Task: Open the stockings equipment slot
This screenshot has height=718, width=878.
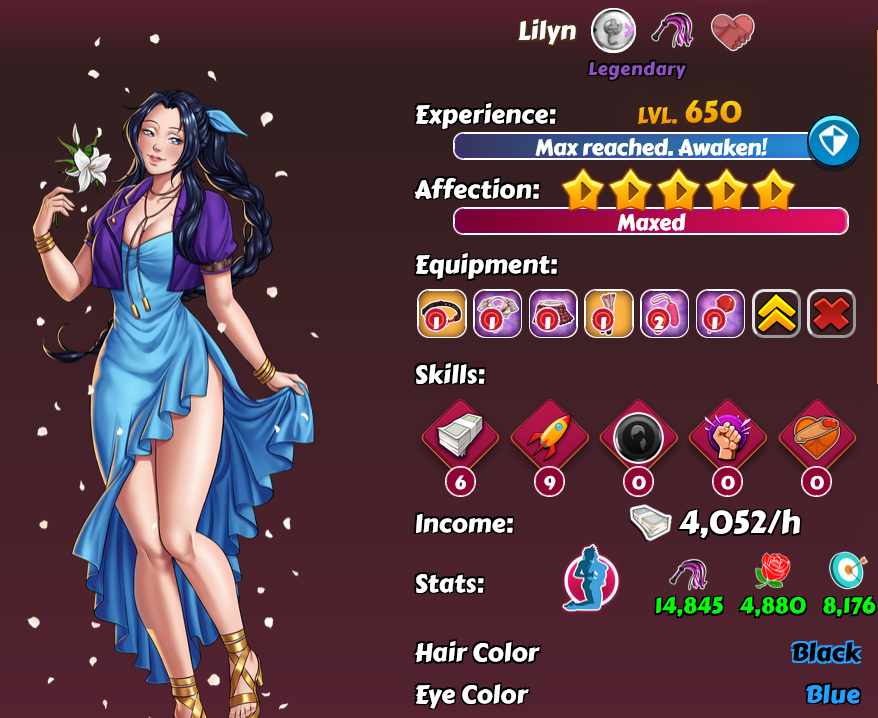Action: pos(609,313)
